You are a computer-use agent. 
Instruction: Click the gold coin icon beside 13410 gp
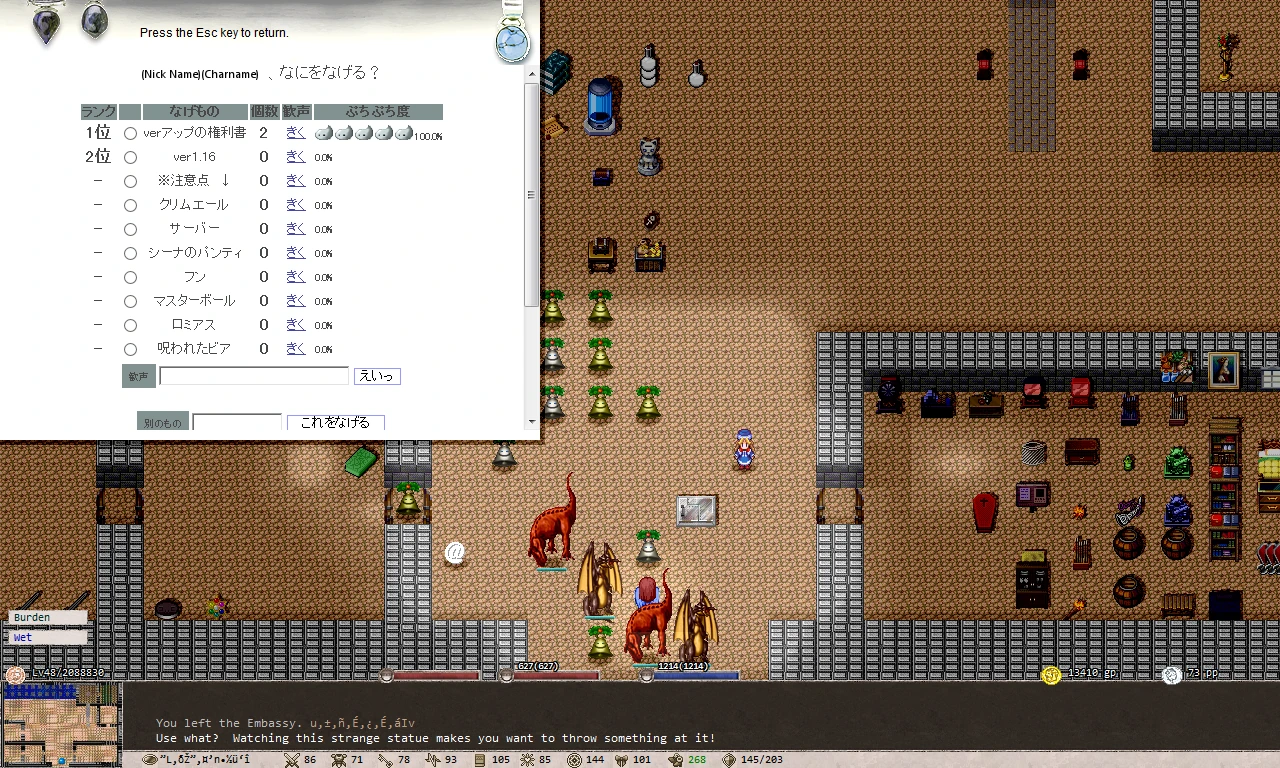tap(1050, 676)
